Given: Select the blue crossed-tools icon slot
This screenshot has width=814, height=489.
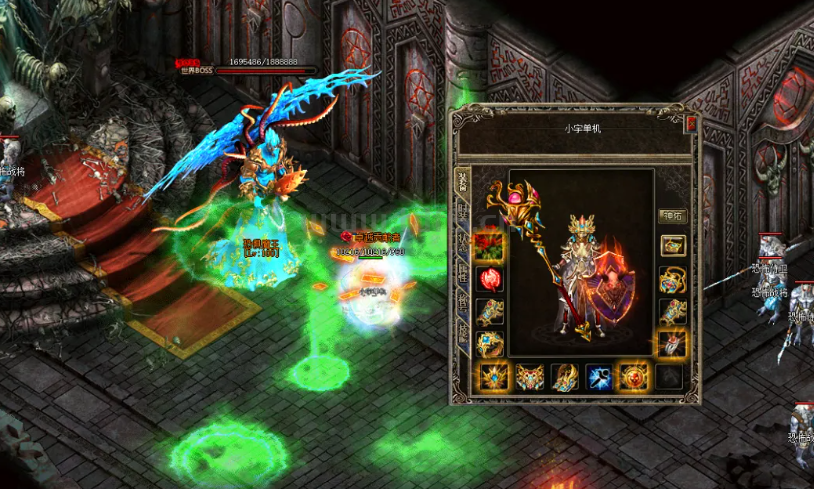Looking at the screenshot, I should click(x=600, y=377).
